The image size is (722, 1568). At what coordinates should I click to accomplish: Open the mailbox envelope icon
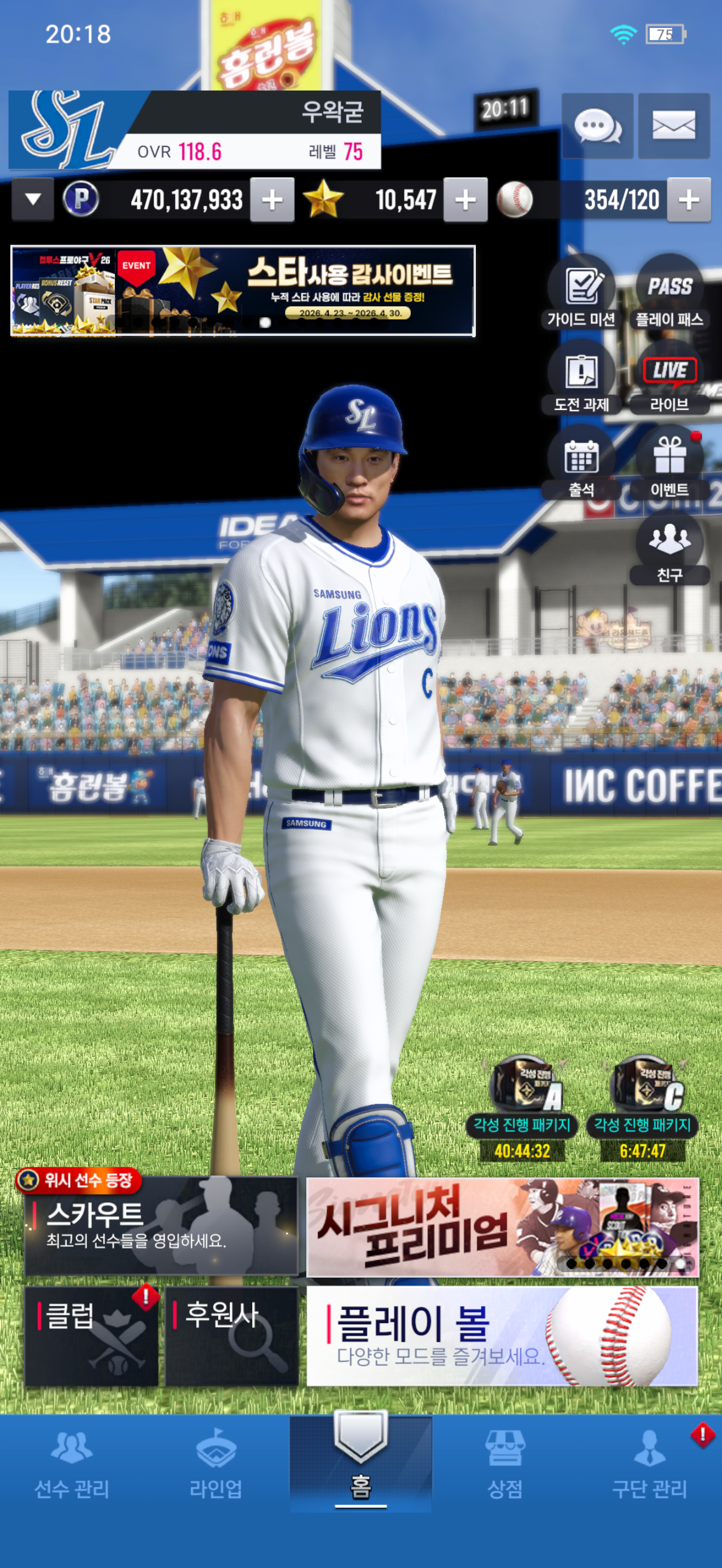point(673,126)
